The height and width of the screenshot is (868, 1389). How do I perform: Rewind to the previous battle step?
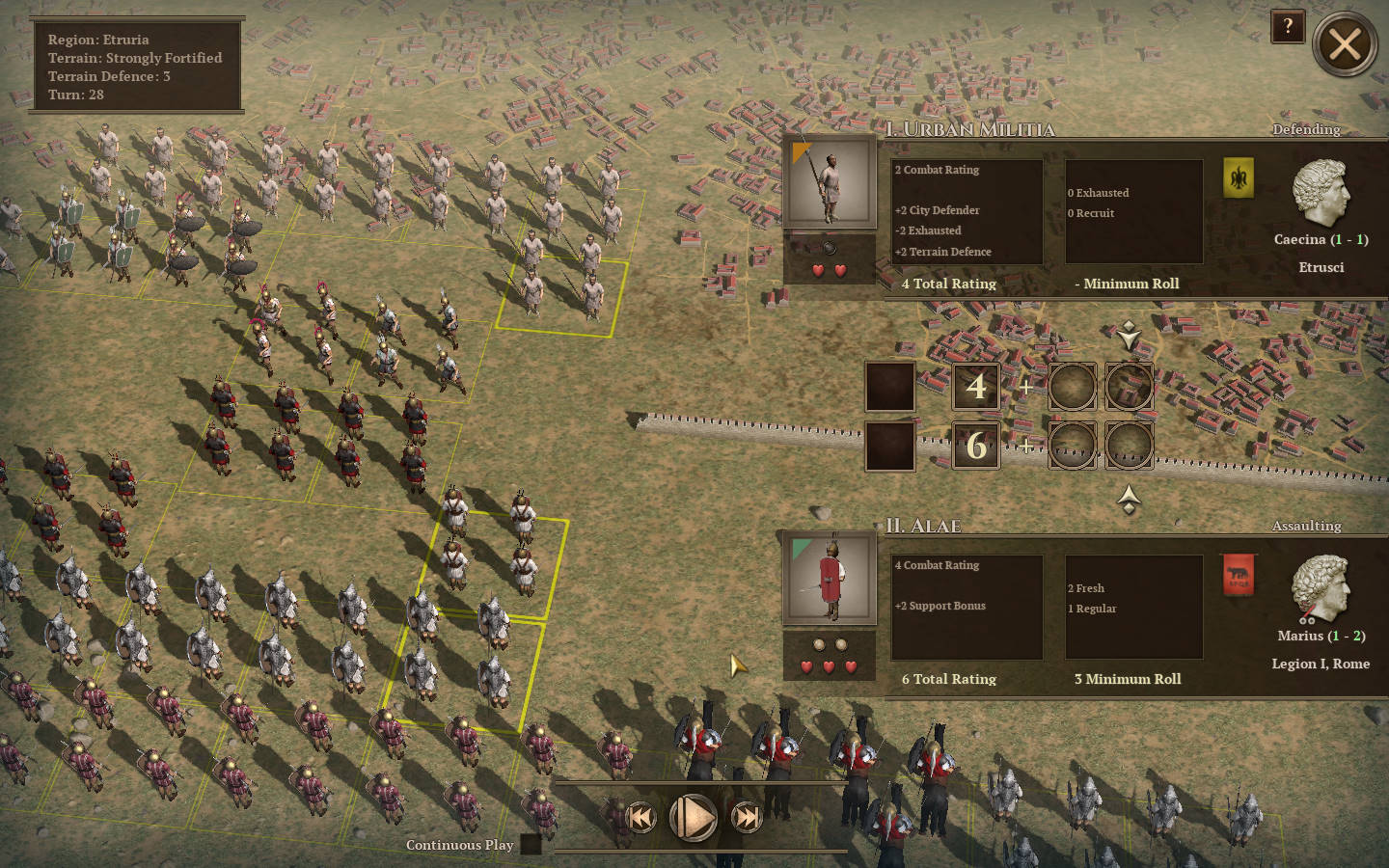click(640, 818)
